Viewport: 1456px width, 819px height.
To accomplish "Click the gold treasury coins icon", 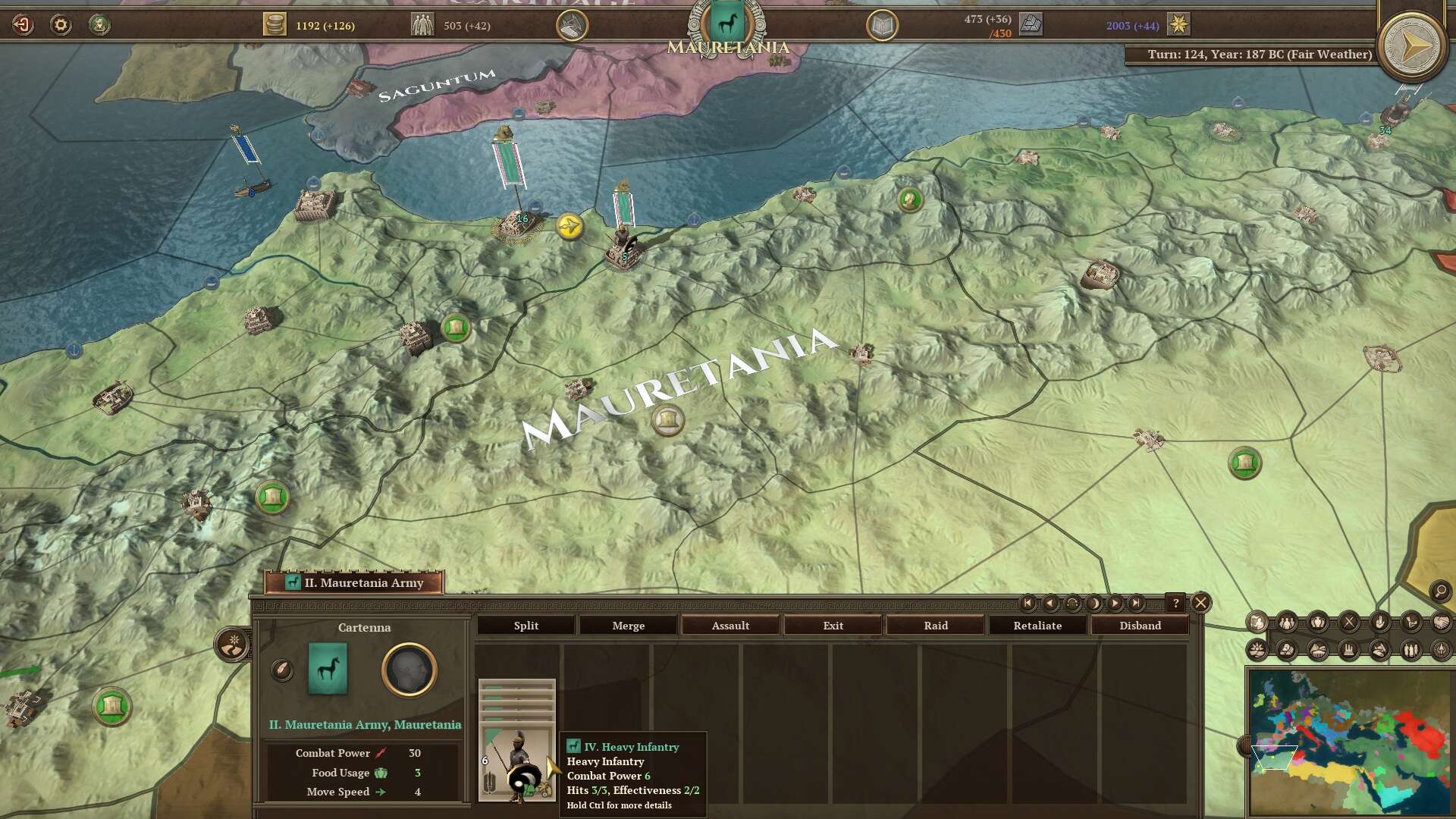I will point(275,25).
